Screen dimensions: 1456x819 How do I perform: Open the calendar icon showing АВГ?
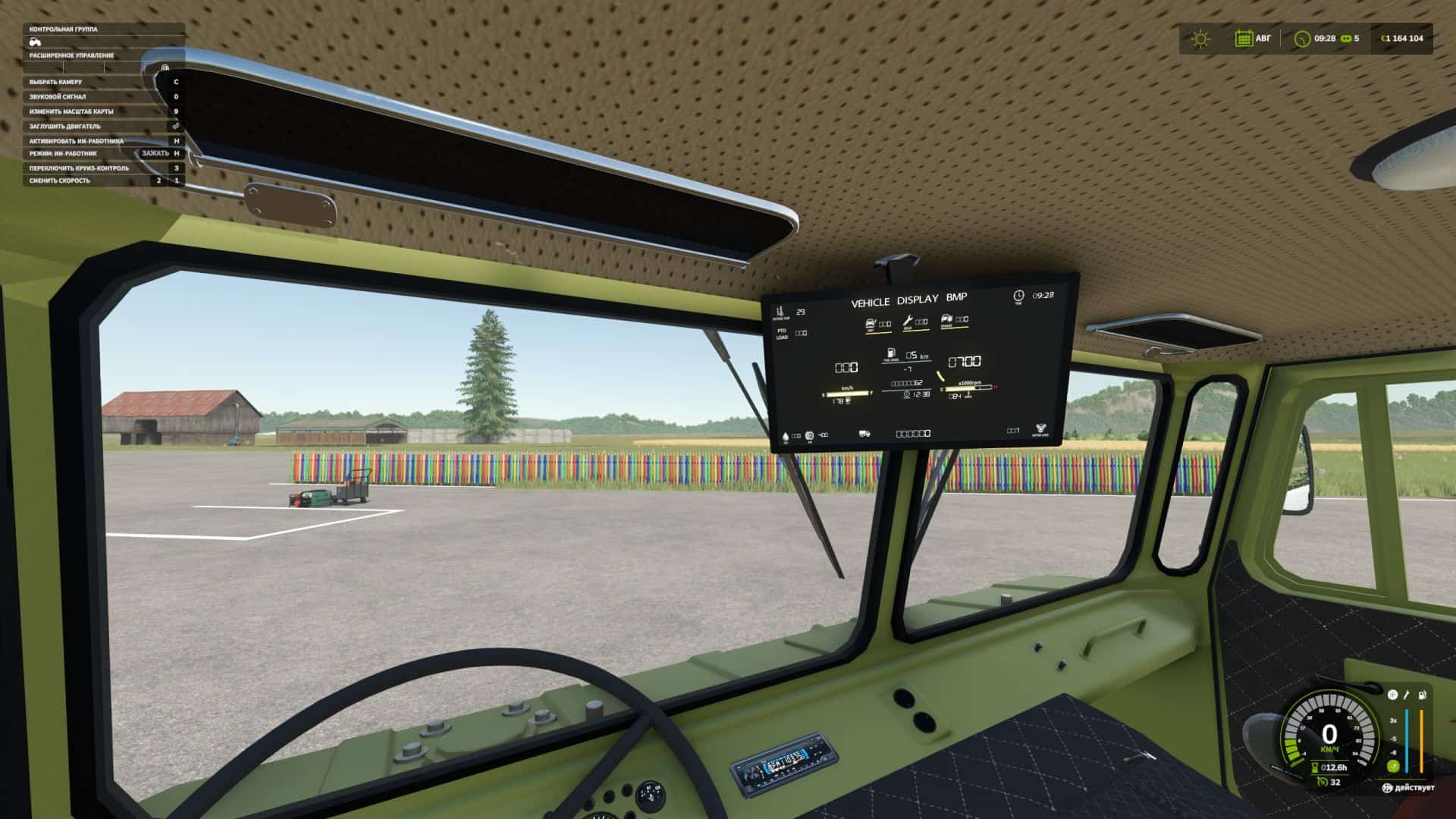1244,39
